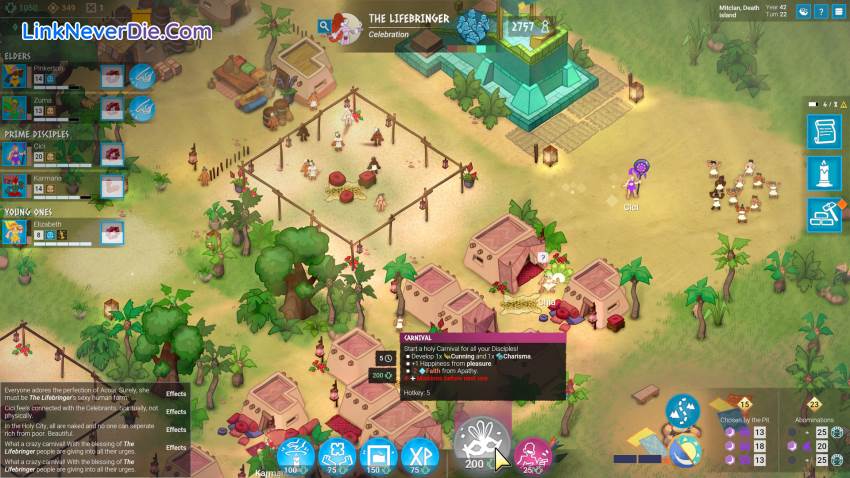
Task: Click the eye button in top bar
Action: (x=802, y=12)
